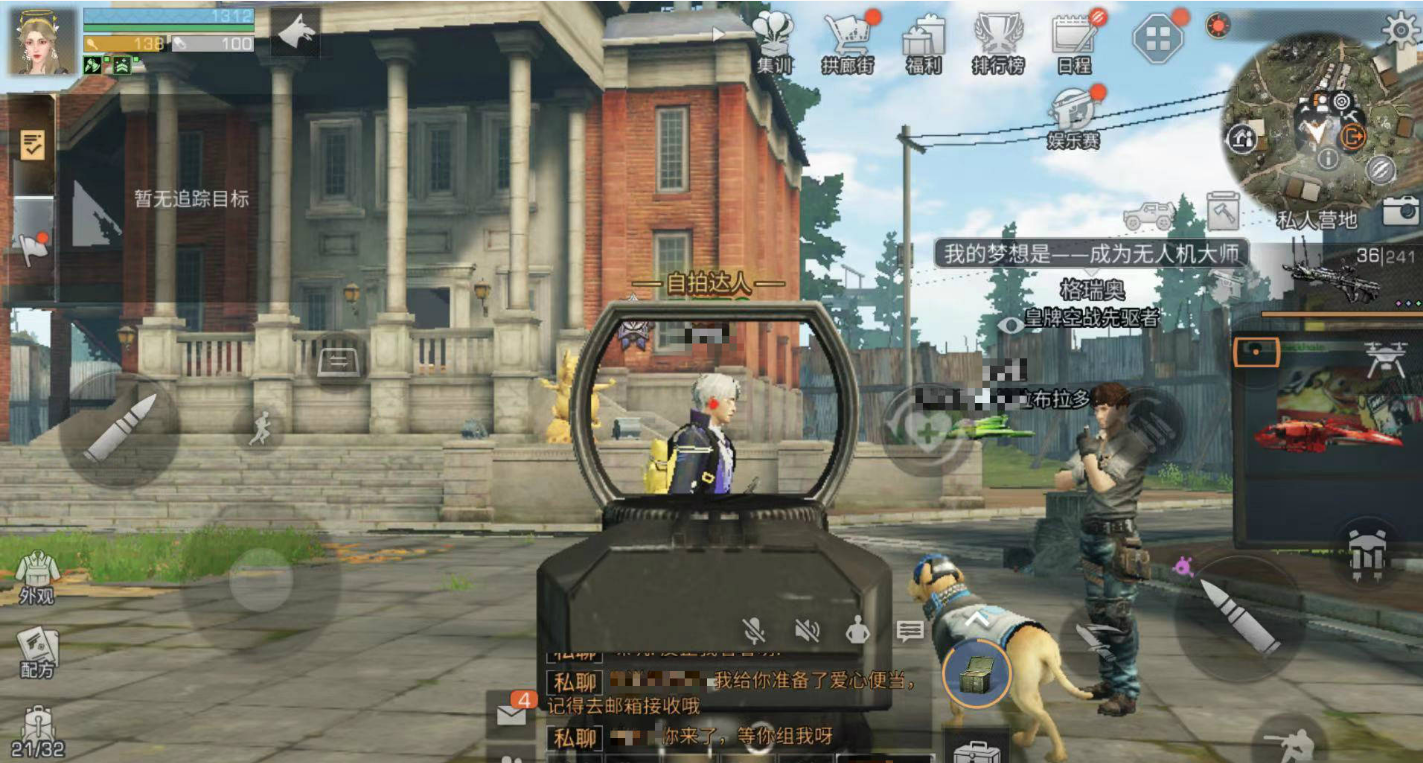Open the four-square grid menu button
The image size is (1423, 763).
pyautogui.click(x=1157, y=39)
